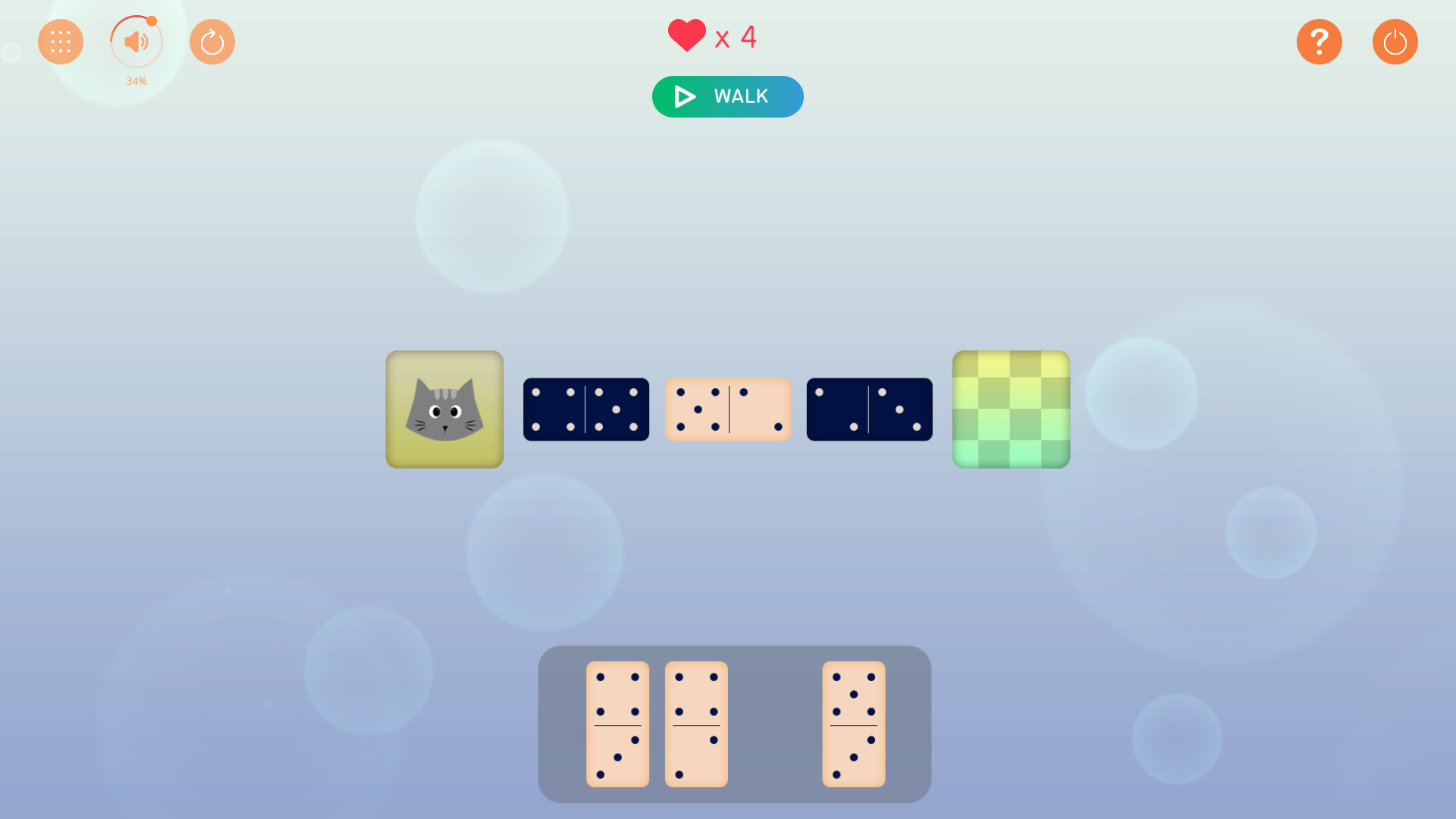Select the dark 2|3 domino on the path
Screen dimensions: 1456x819
pos(869,409)
